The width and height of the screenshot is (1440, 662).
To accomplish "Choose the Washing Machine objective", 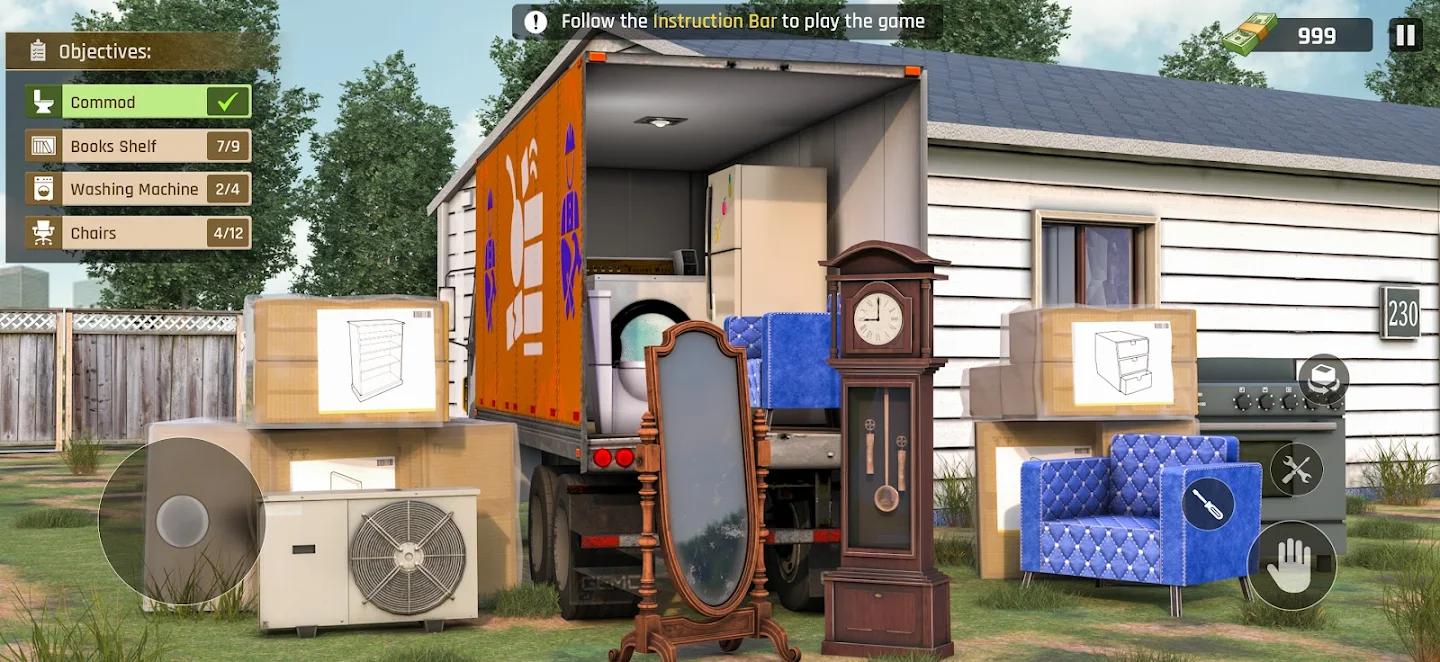I will (x=138, y=189).
